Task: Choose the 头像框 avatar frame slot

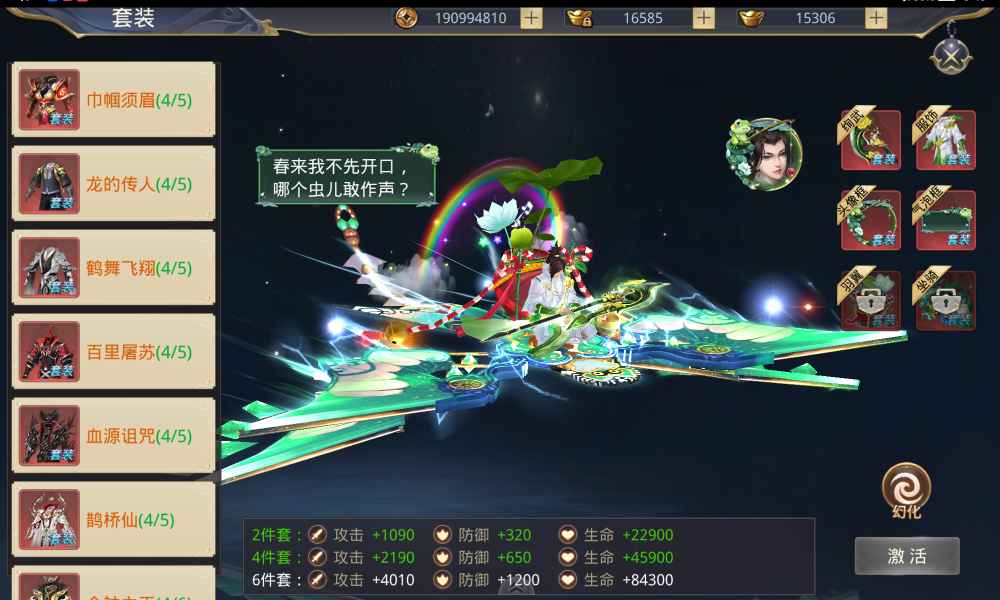Action: point(870,220)
